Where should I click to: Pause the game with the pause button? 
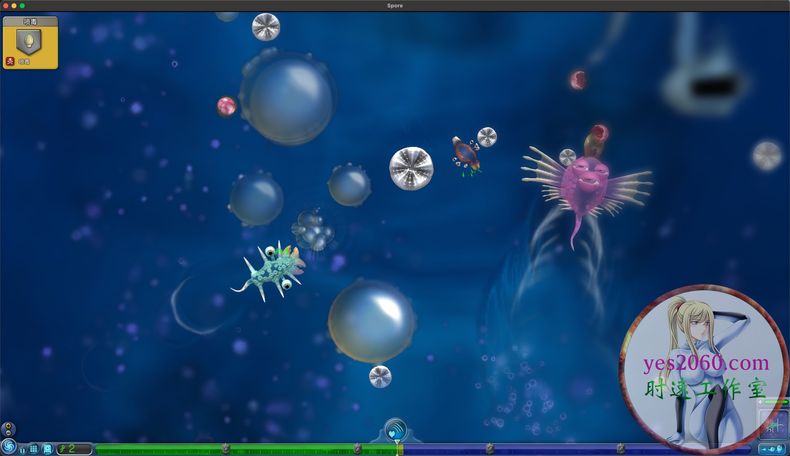coord(22,450)
